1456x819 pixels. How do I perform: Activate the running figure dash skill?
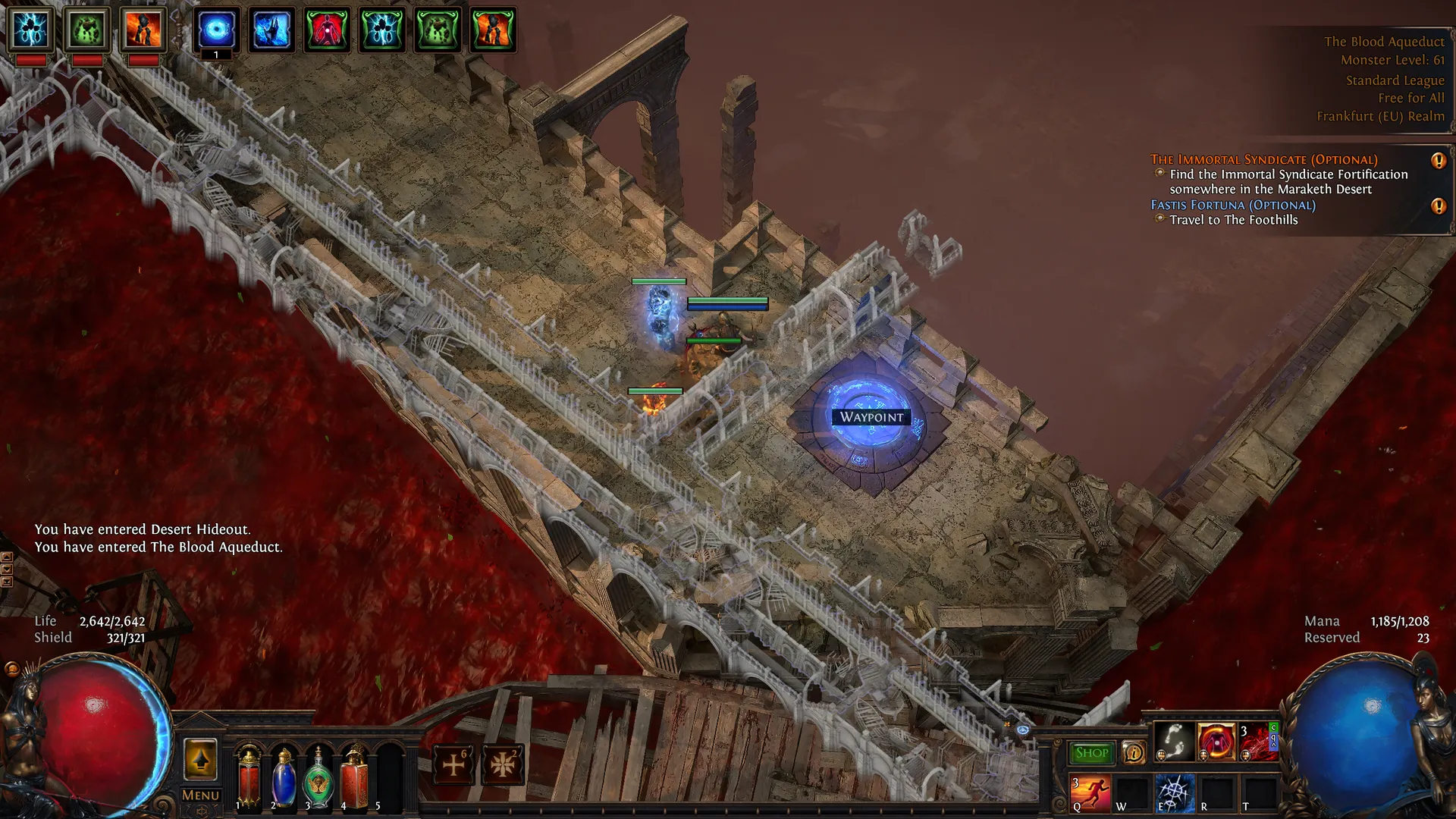click(x=1090, y=792)
